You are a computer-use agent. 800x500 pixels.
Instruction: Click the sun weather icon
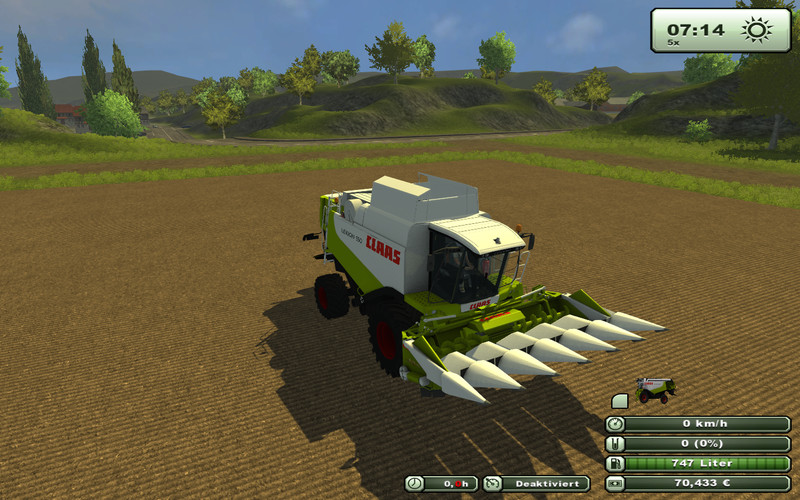(x=758, y=30)
